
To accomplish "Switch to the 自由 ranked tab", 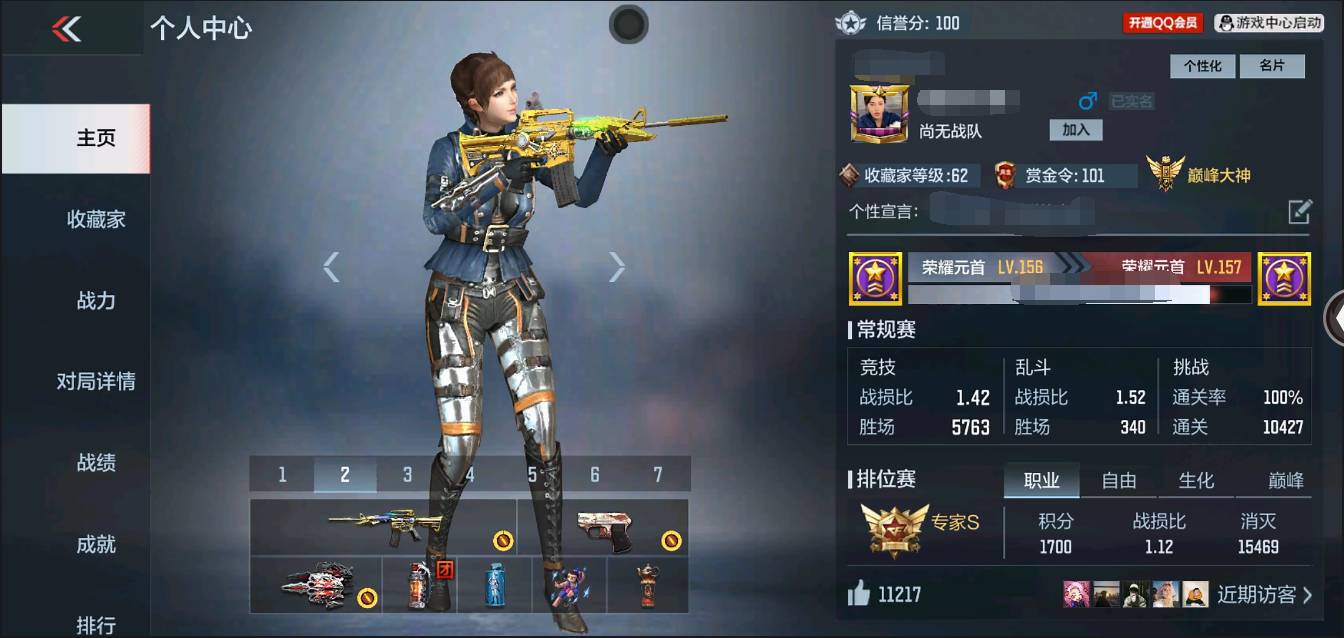I will click(1118, 481).
